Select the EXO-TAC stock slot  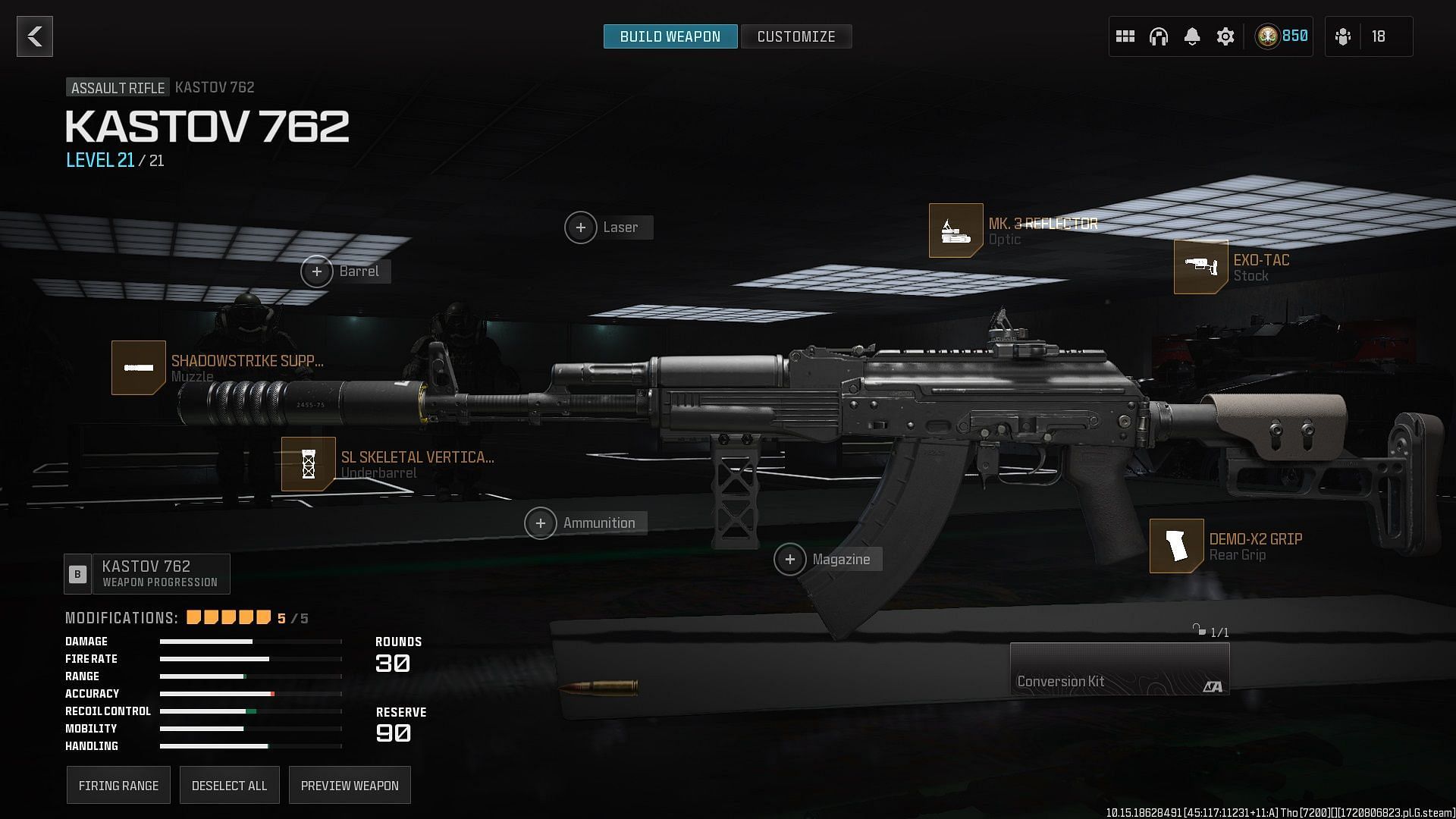pyautogui.click(x=1200, y=267)
